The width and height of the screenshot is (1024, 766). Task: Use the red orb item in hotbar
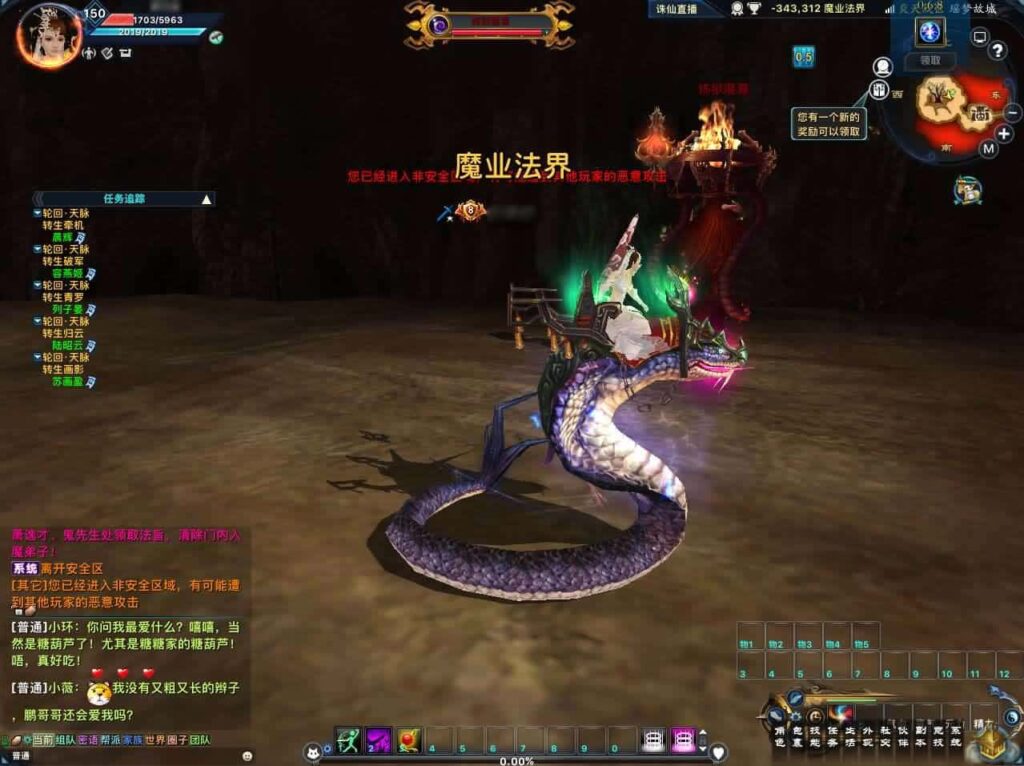(409, 741)
